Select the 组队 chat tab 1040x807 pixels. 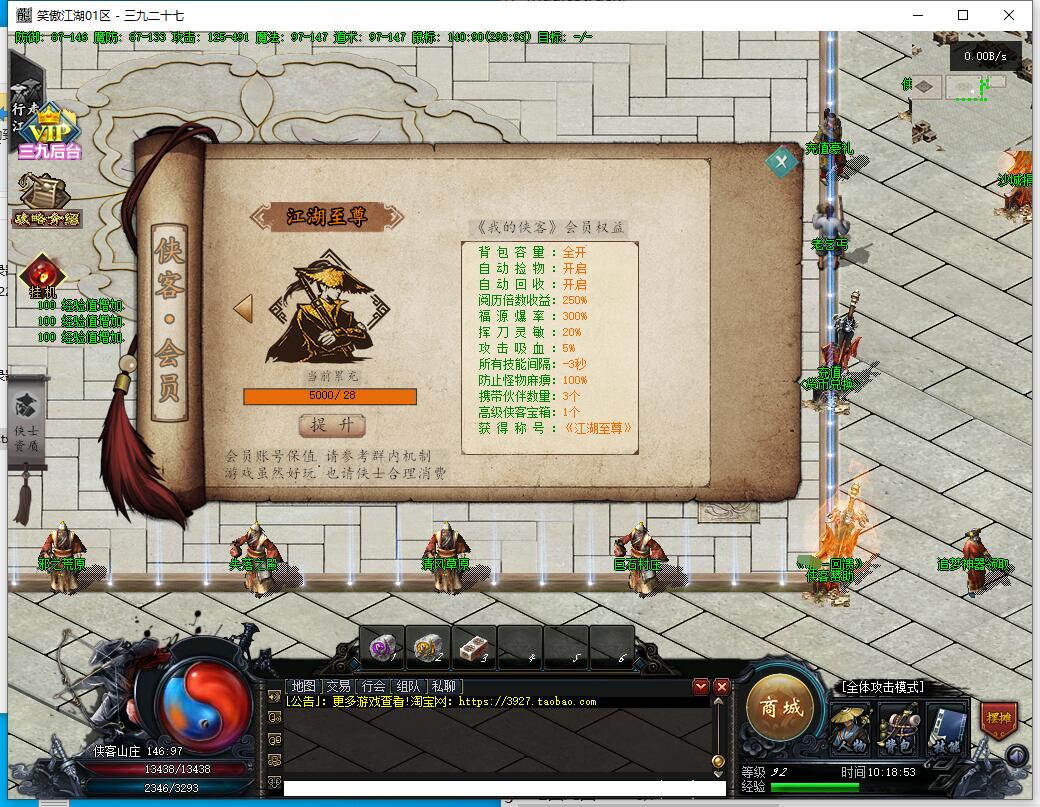point(408,686)
